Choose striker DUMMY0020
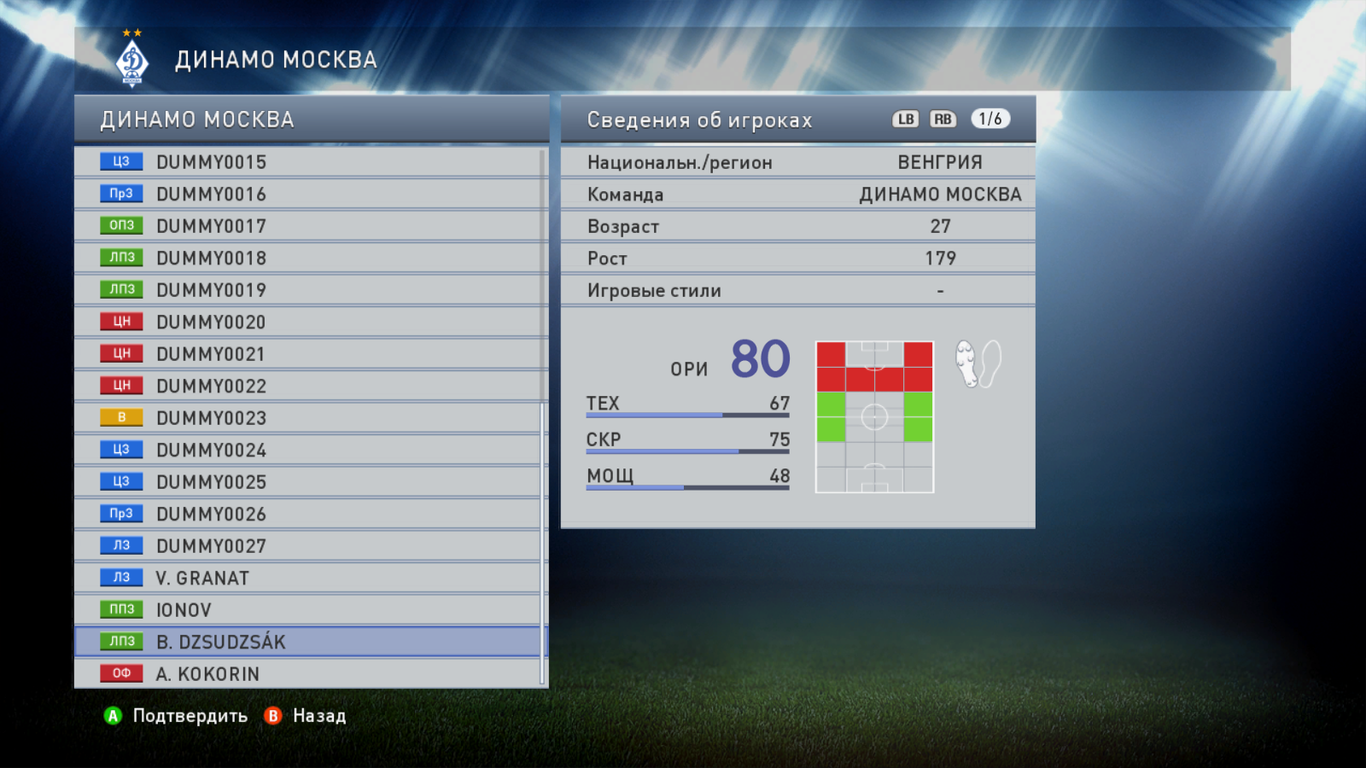The width and height of the screenshot is (1366, 768). 310,322
